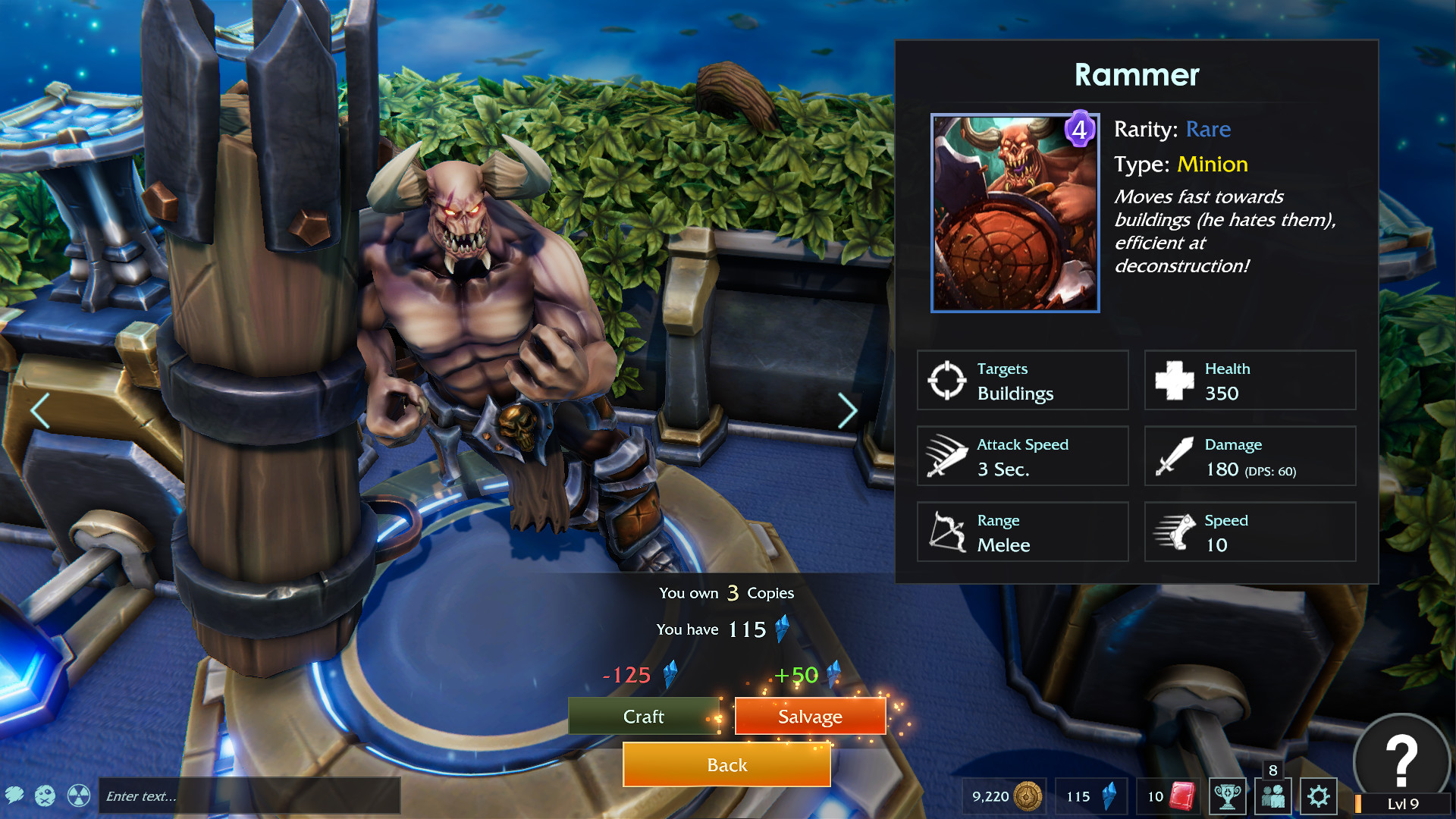This screenshot has width=1456, height=819.
Task: Craft another Rammer copy
Action: point(643,717)
